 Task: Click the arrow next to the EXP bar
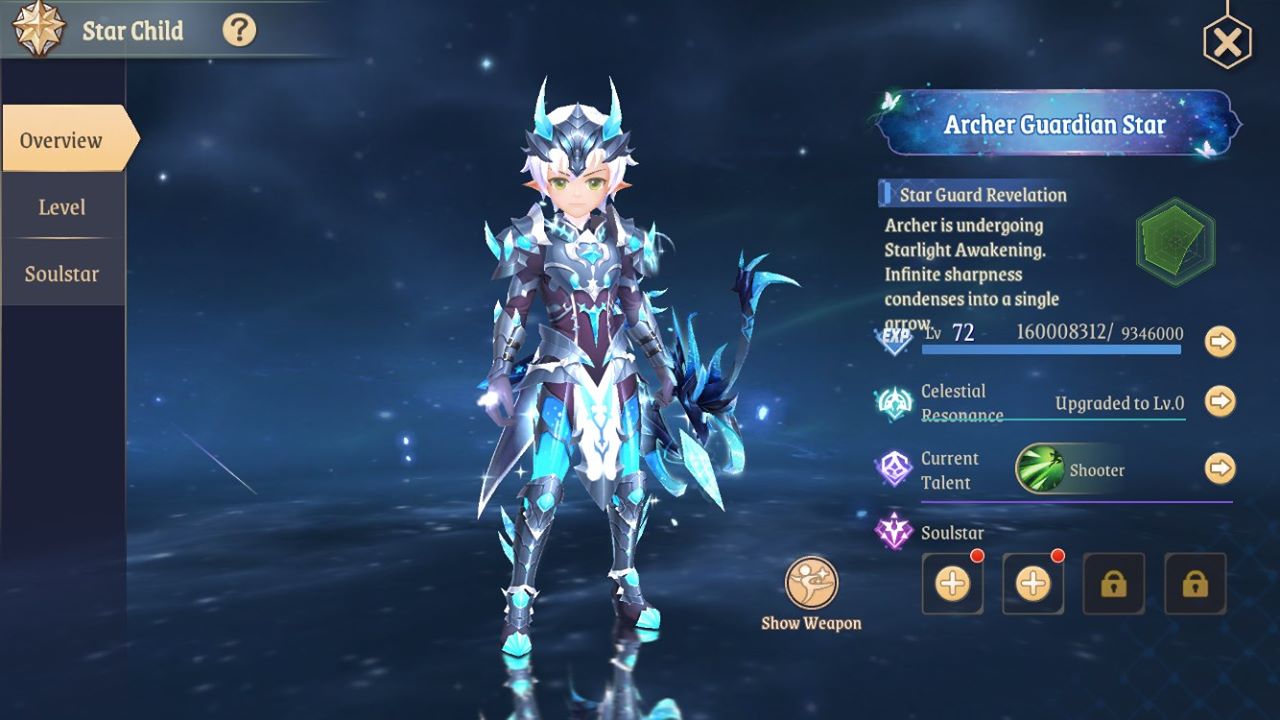pyautogui.click(x=1219, y=341)
